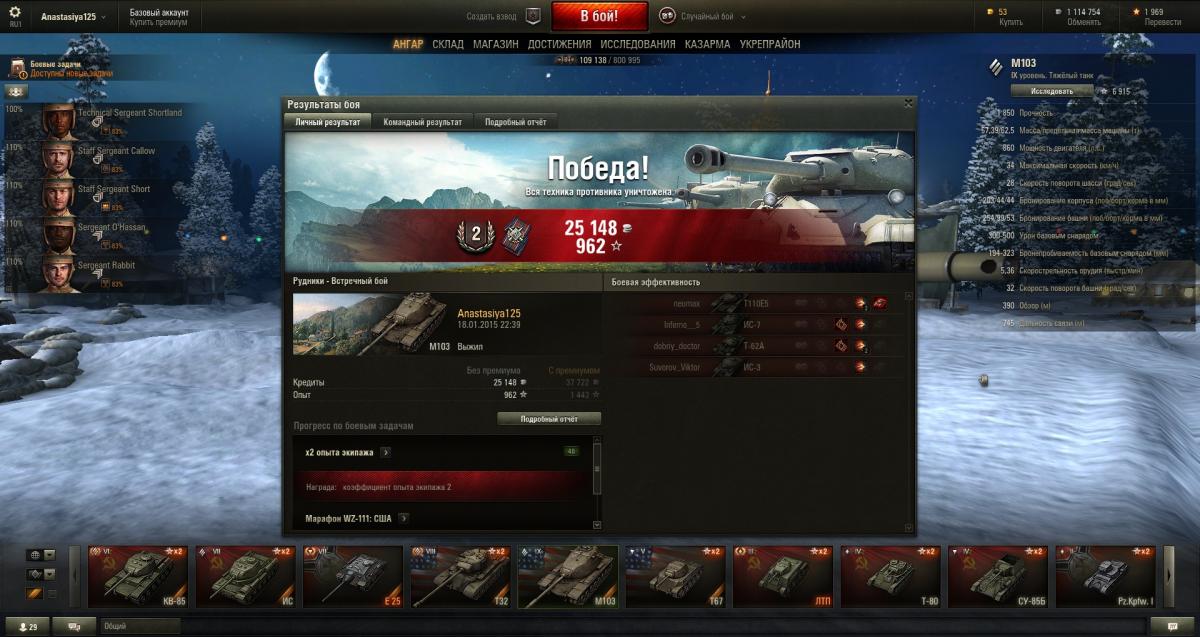Image resolution: width=1200 pixels, height=637 pixels.
Task: Open the СКЛАД menu
Action: [448, 44]
